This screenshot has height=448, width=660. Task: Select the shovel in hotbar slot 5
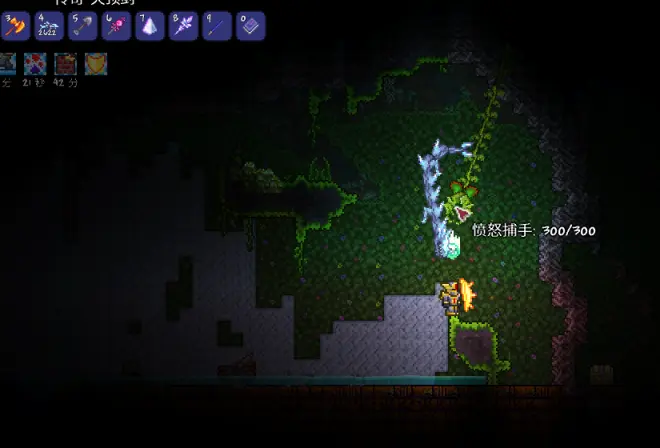coord(82,26)
